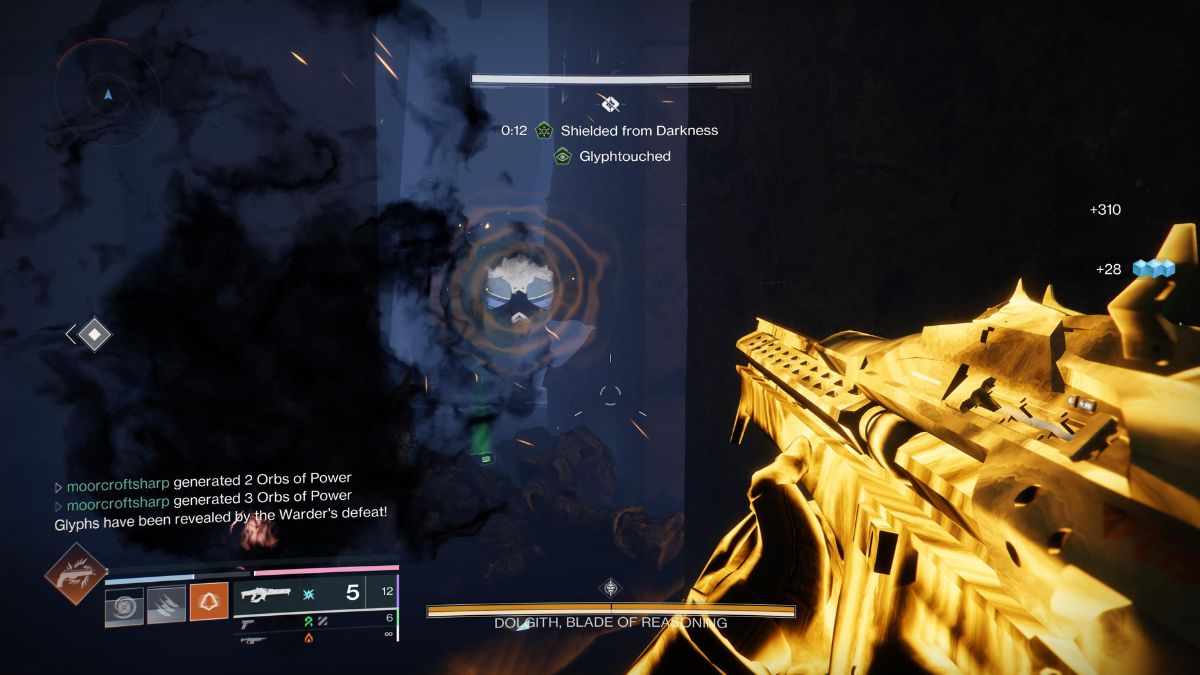This screenshot has height=675, width=1200.
Task: Select the glyph emblem under the top bar
Action: (x=611, y=103)
